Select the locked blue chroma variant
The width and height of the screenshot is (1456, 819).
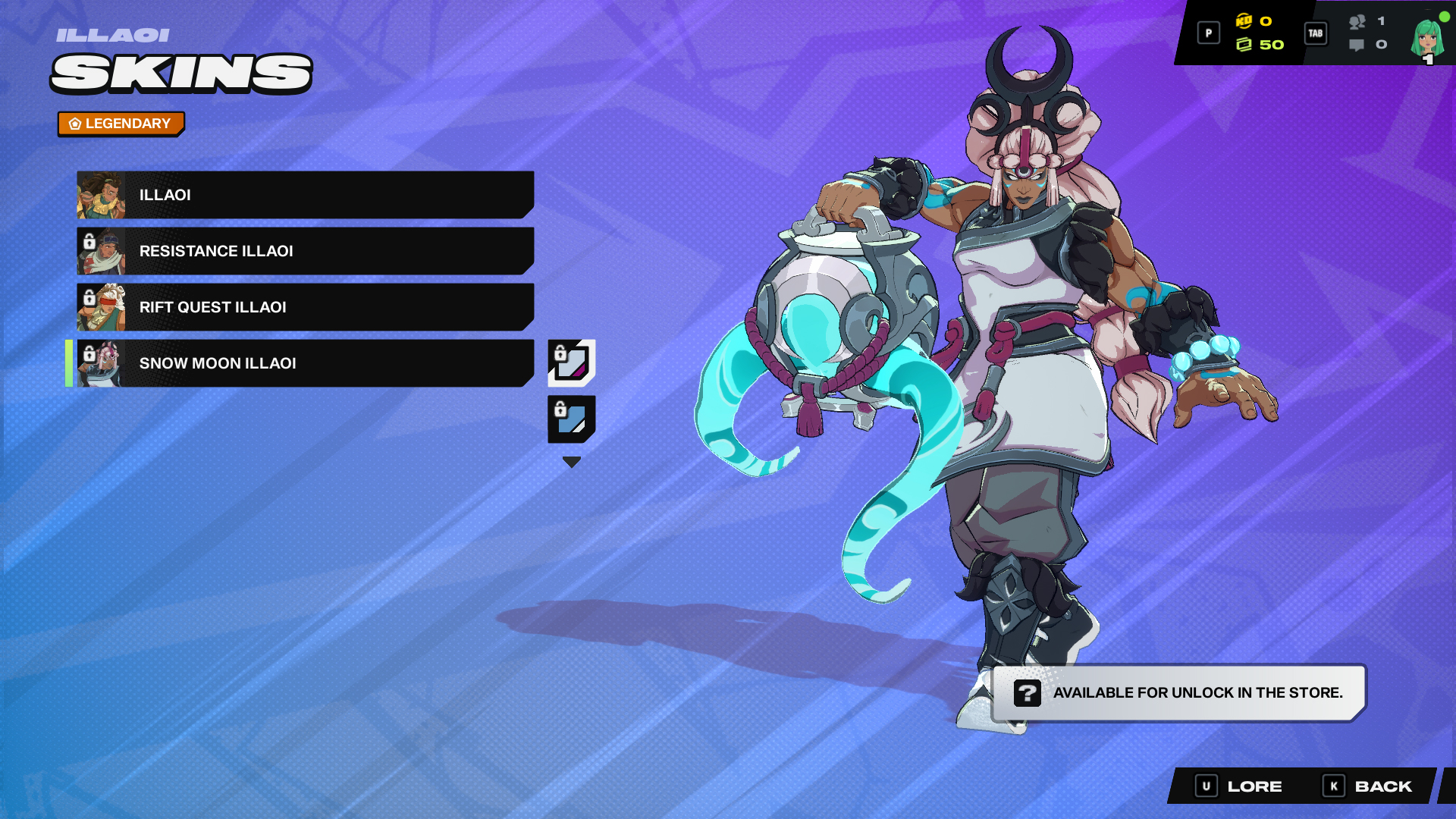571,419
